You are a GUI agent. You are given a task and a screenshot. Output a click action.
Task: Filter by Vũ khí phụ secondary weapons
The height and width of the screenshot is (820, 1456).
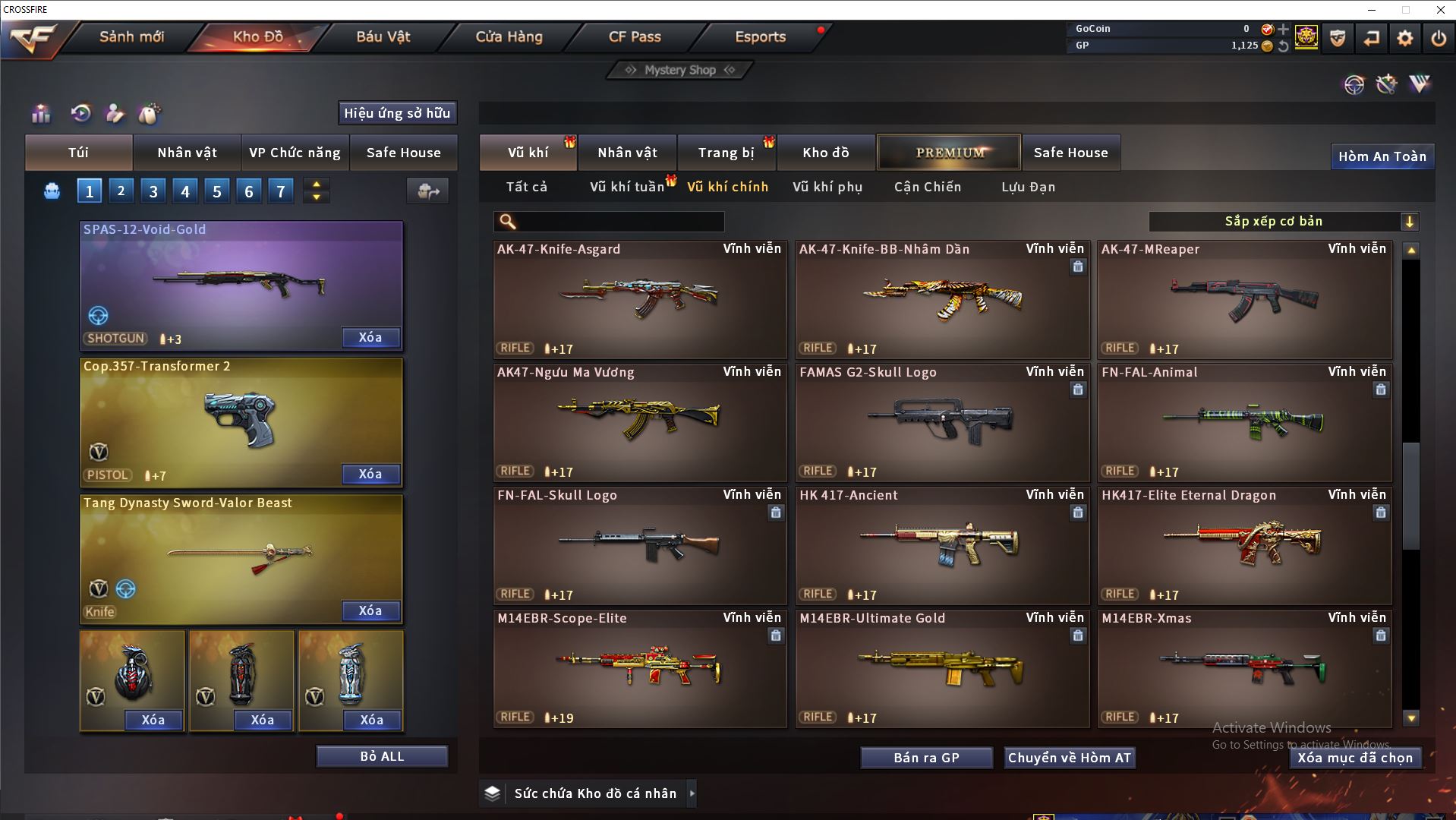(827, 187)
